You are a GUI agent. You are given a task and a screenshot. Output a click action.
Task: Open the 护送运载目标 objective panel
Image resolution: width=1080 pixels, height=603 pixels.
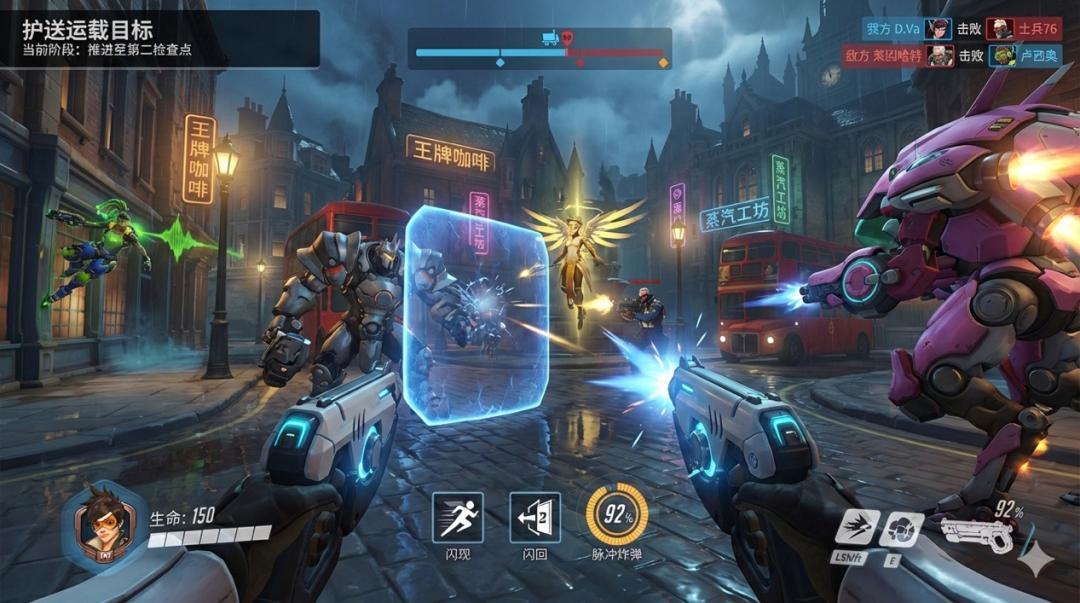(160, 39)
